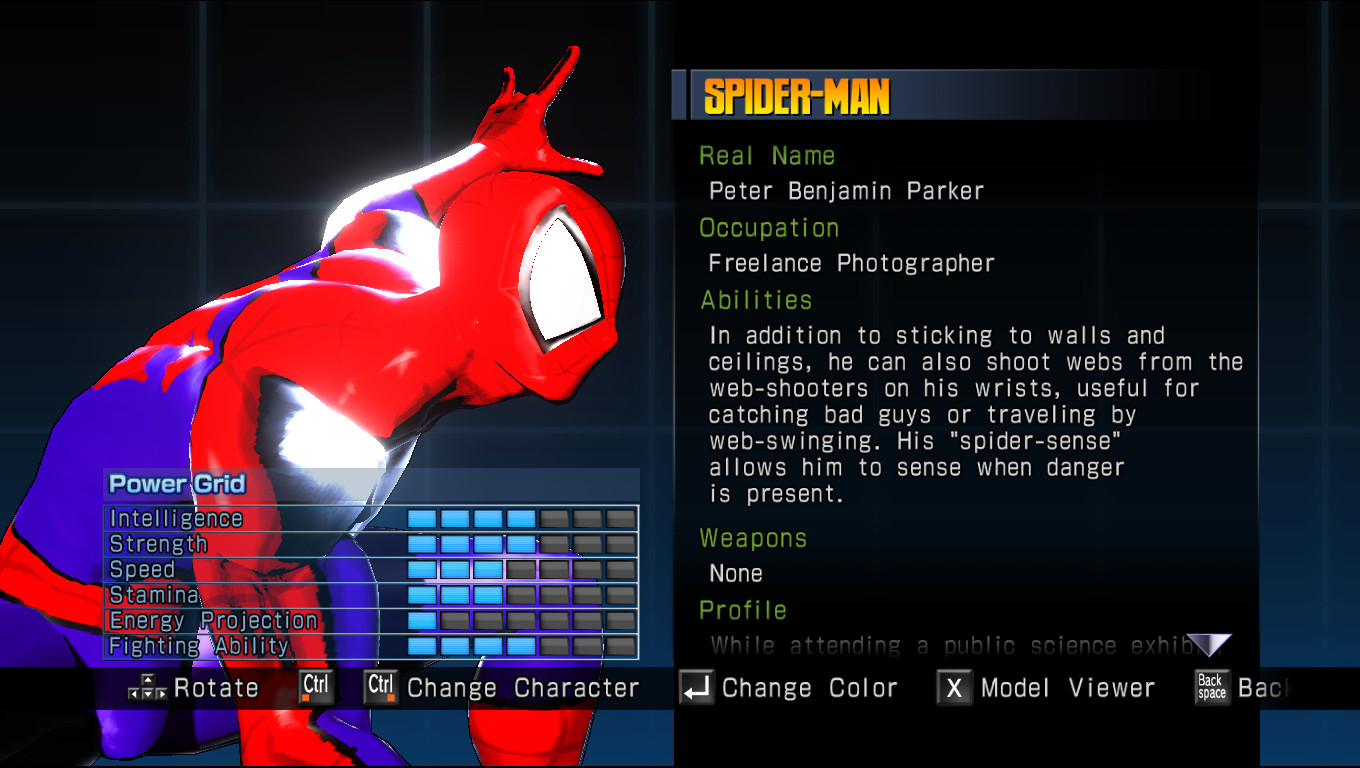Open the Weapons section heading

pyautogui.click(x=754, y=538)
